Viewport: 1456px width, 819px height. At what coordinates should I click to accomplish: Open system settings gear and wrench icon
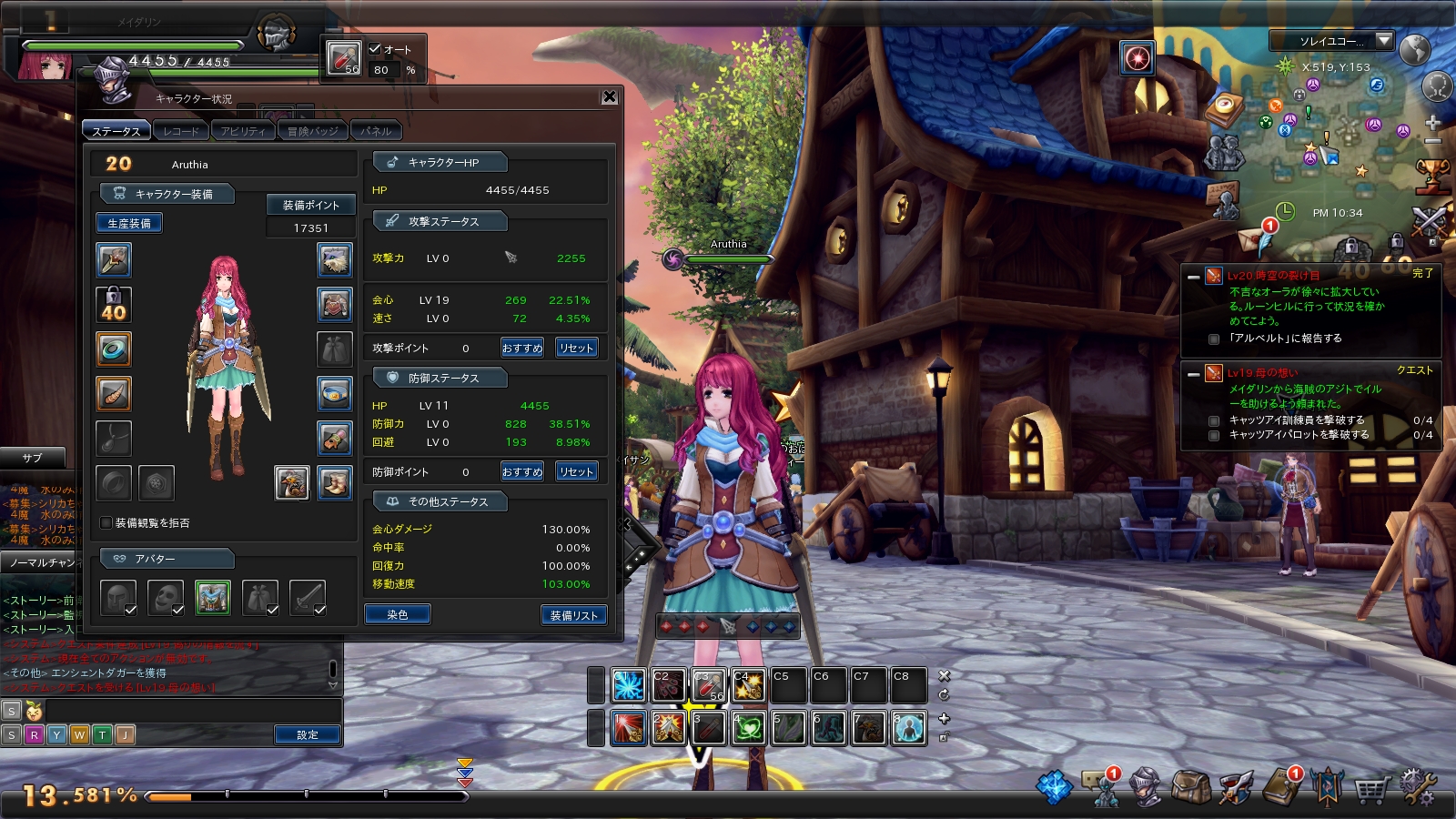pos(1418,786)
